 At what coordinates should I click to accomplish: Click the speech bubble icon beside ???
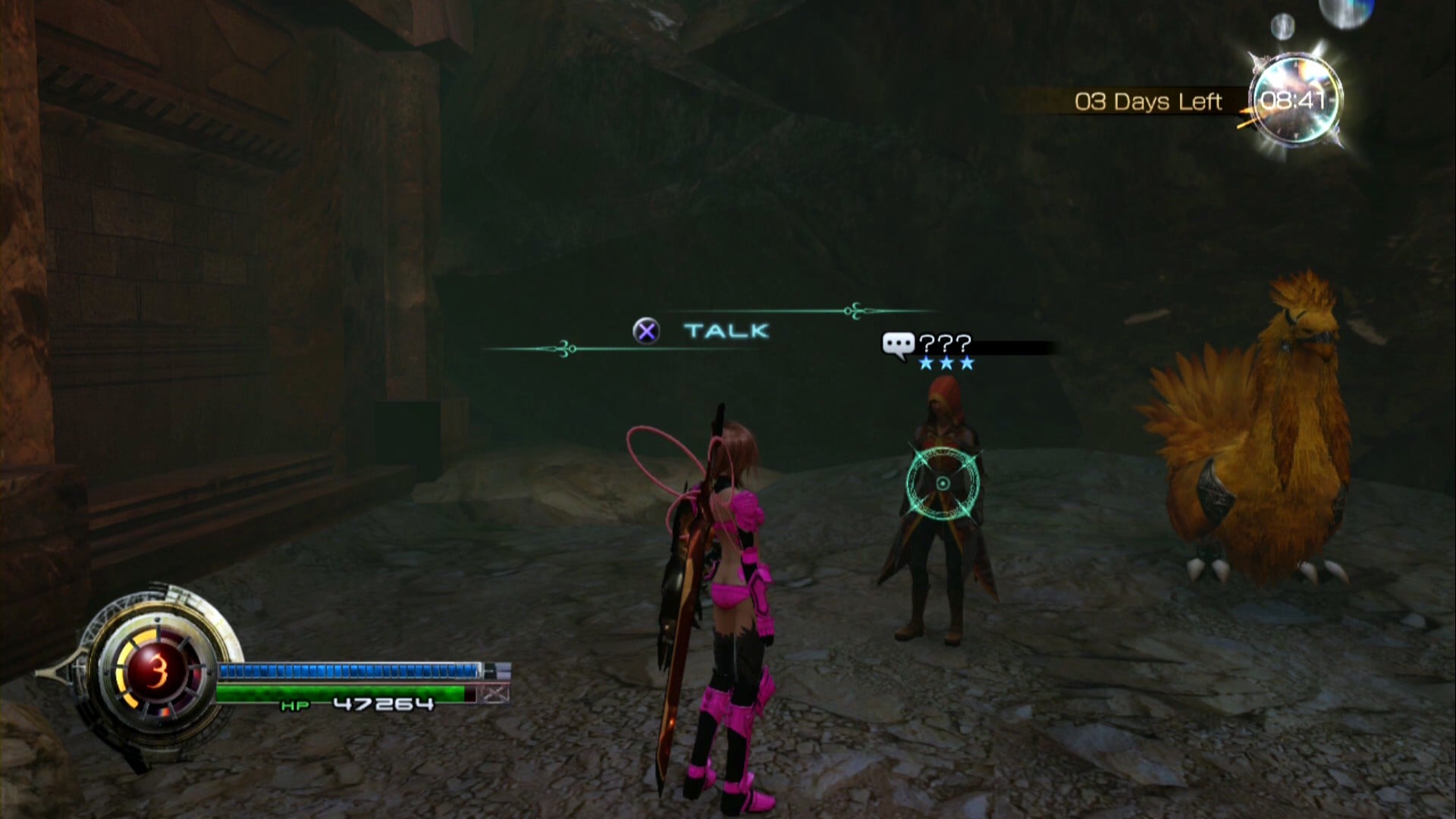pyautogui.click(x=898, y=345)
